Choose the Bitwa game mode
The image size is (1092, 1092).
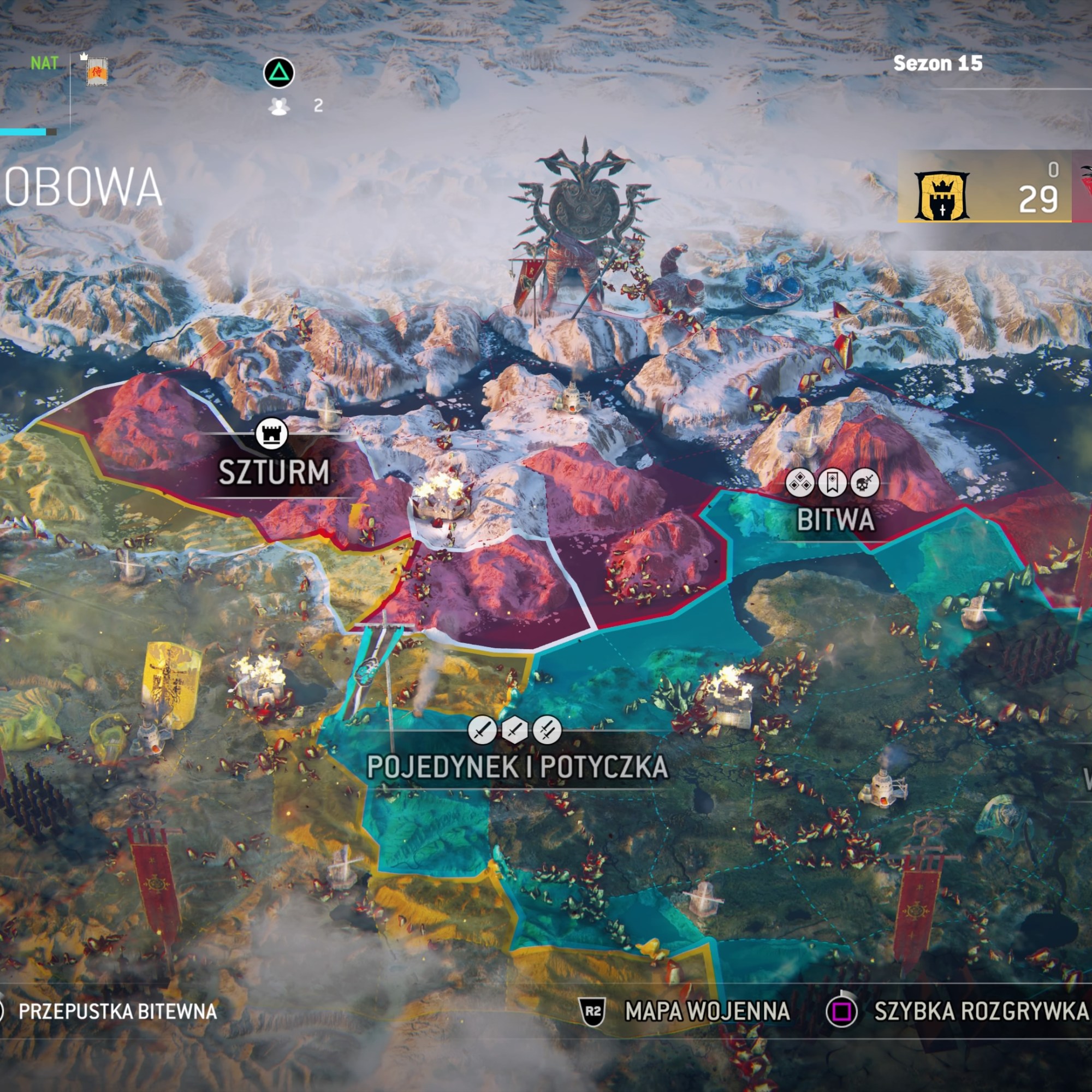coord(835,519)
